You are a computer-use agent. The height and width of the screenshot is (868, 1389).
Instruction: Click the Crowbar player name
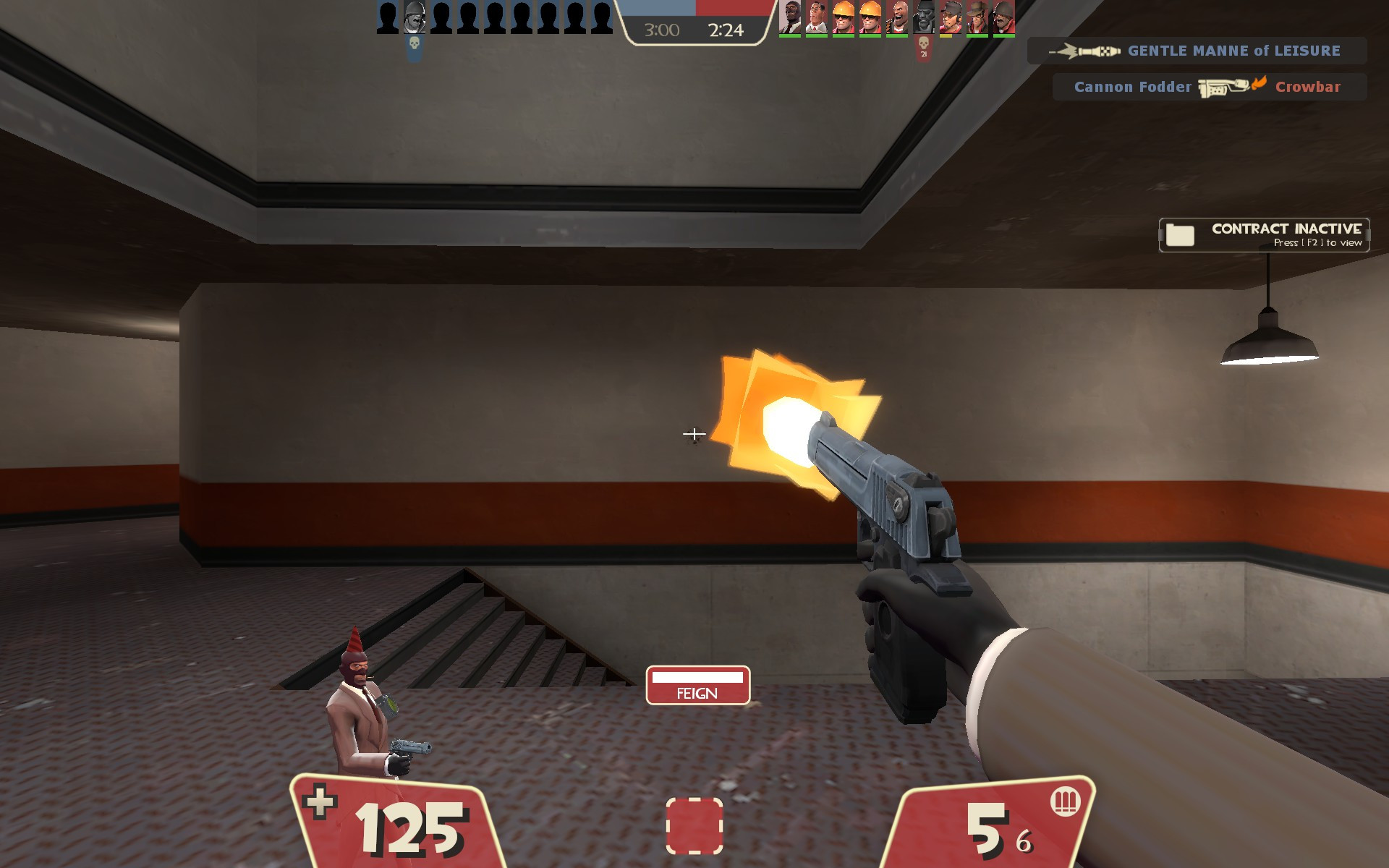1308,87
